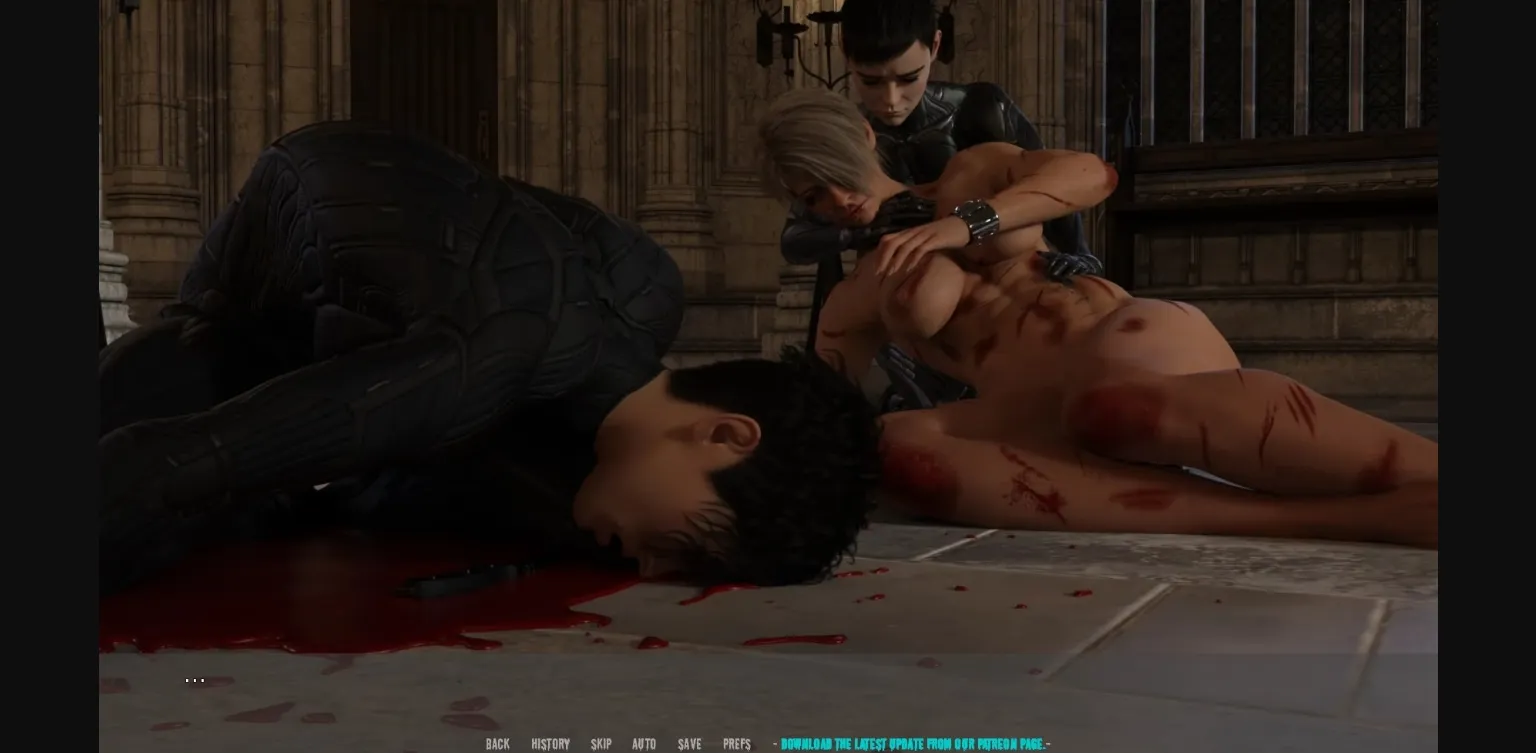This screenshot has width=1536, height=753.
Task: Save your current game progress
Action: click(689, 744)
